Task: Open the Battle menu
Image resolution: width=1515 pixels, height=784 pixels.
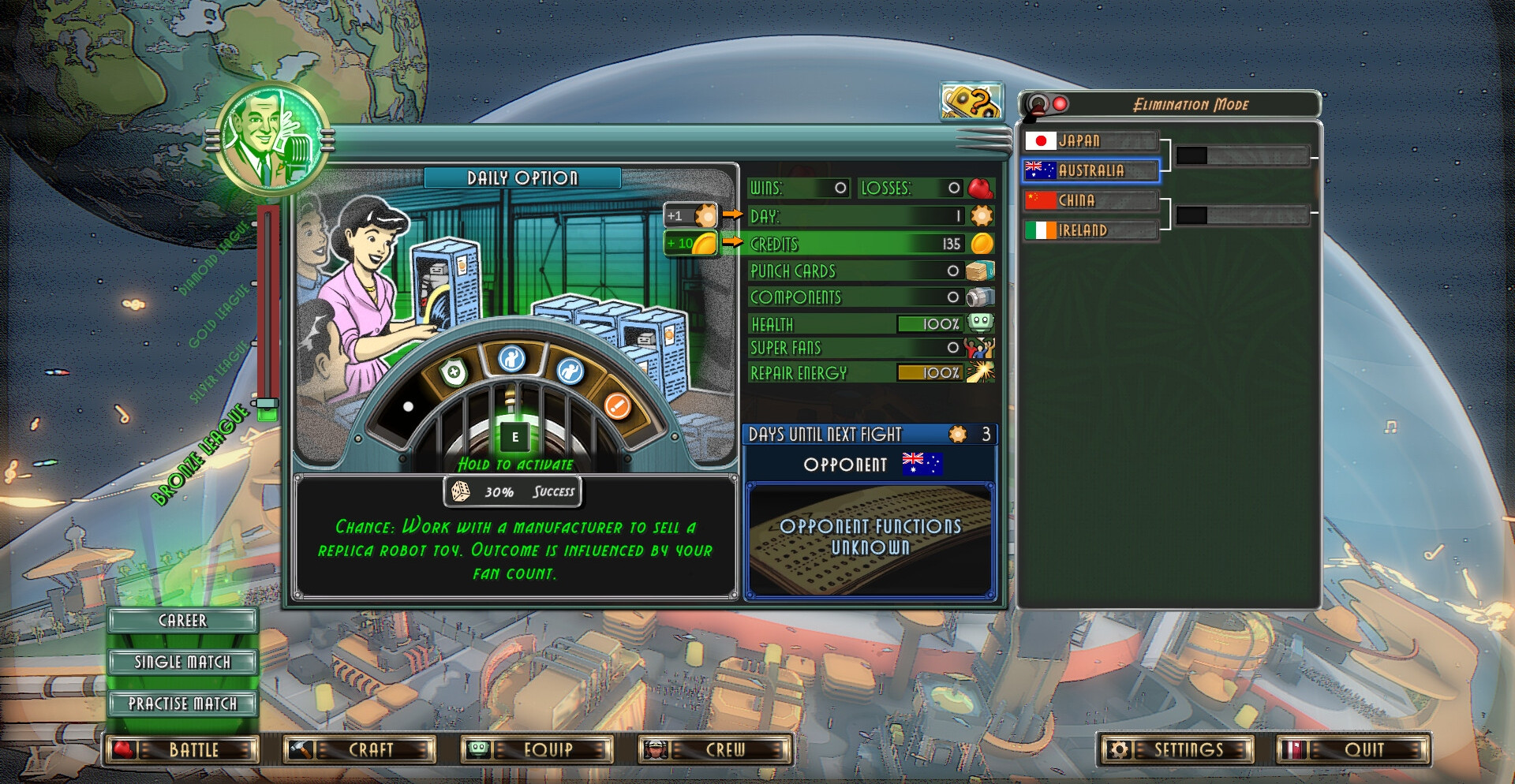Action: [182, 749]
